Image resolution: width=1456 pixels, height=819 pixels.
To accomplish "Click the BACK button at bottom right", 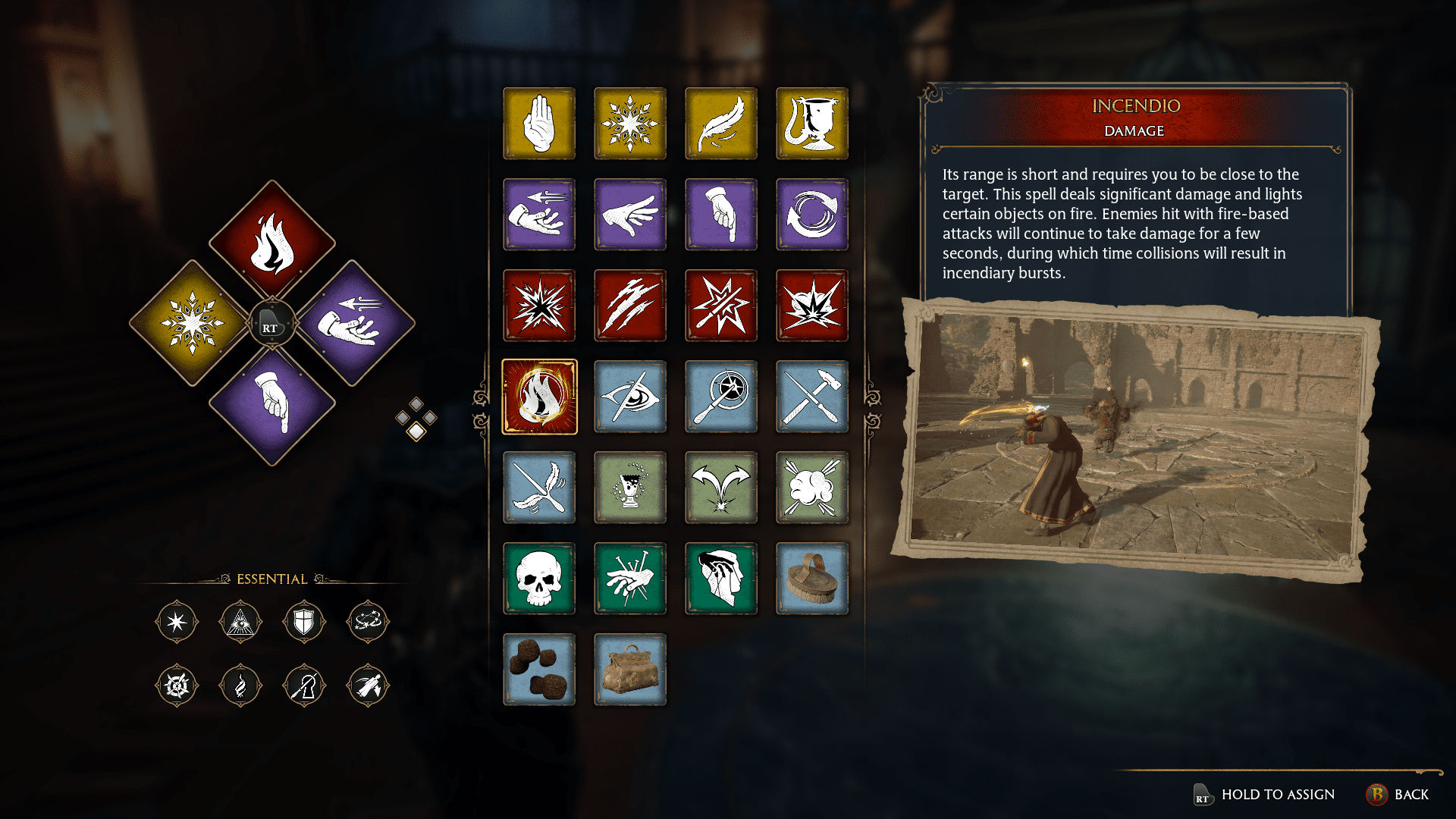I will point(1408,794).
